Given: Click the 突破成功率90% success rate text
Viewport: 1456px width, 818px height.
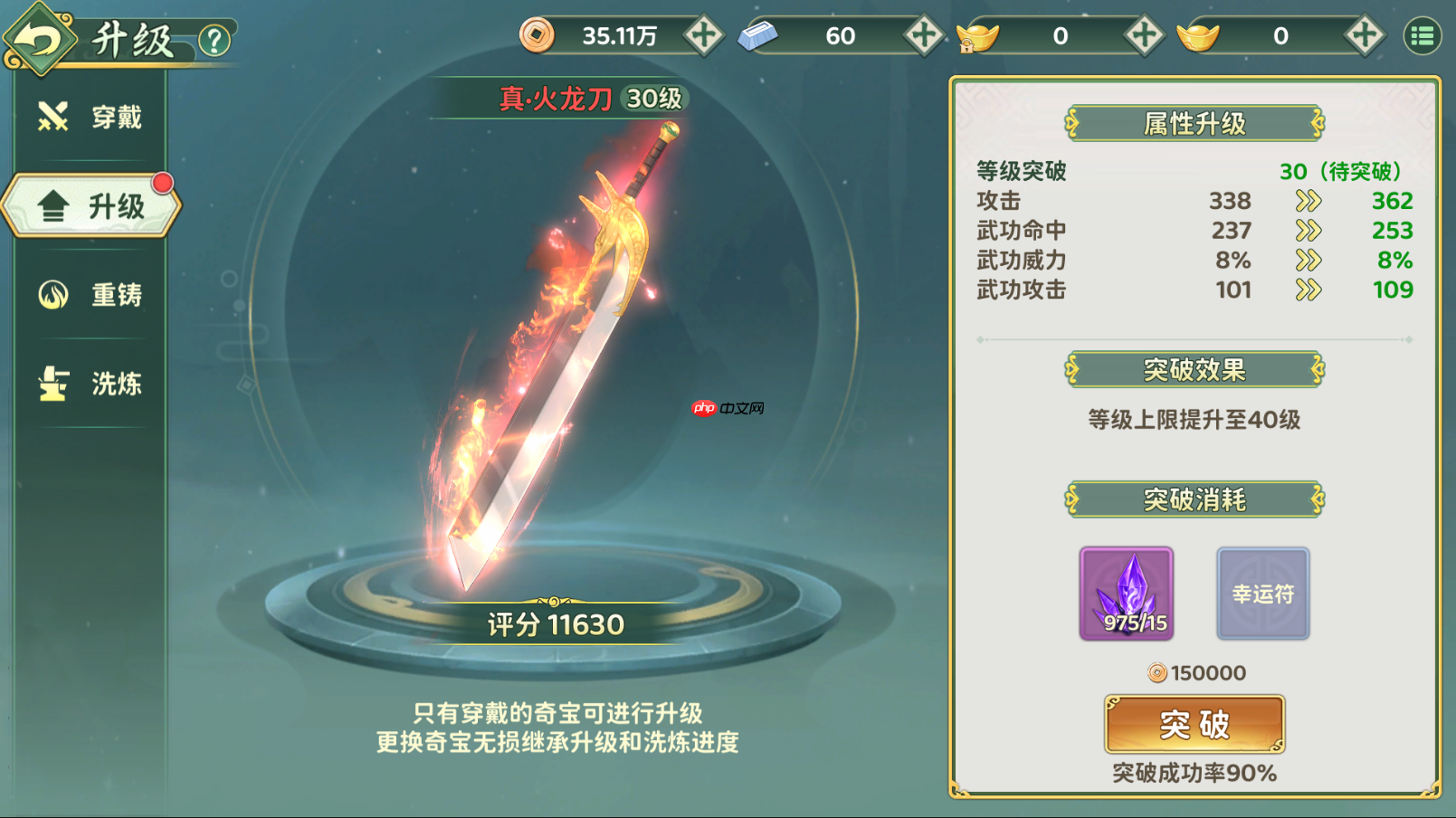Looking at the screenshot, I should pos(1192,773).
